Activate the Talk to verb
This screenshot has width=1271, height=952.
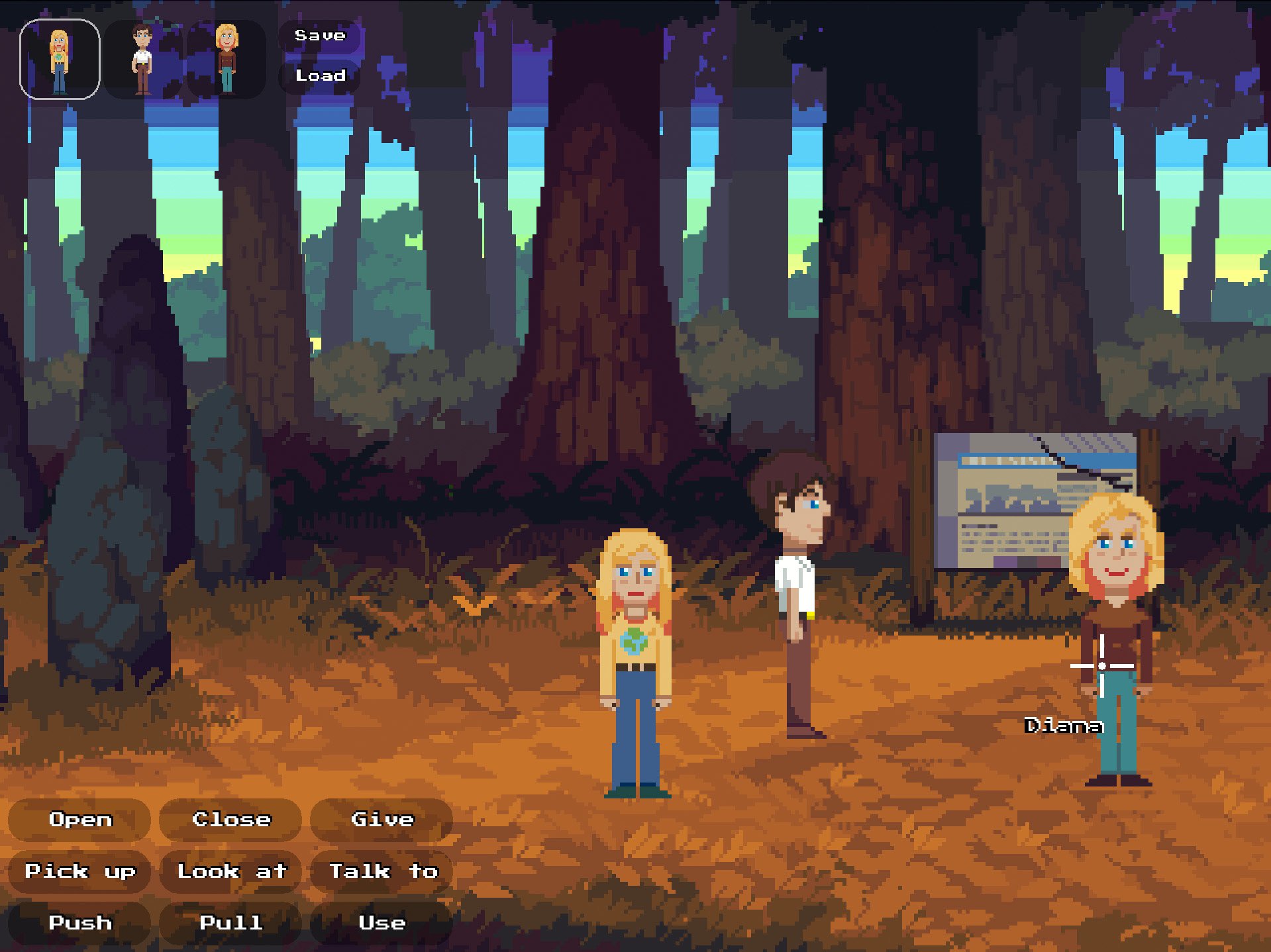click(x=382, y=871)
